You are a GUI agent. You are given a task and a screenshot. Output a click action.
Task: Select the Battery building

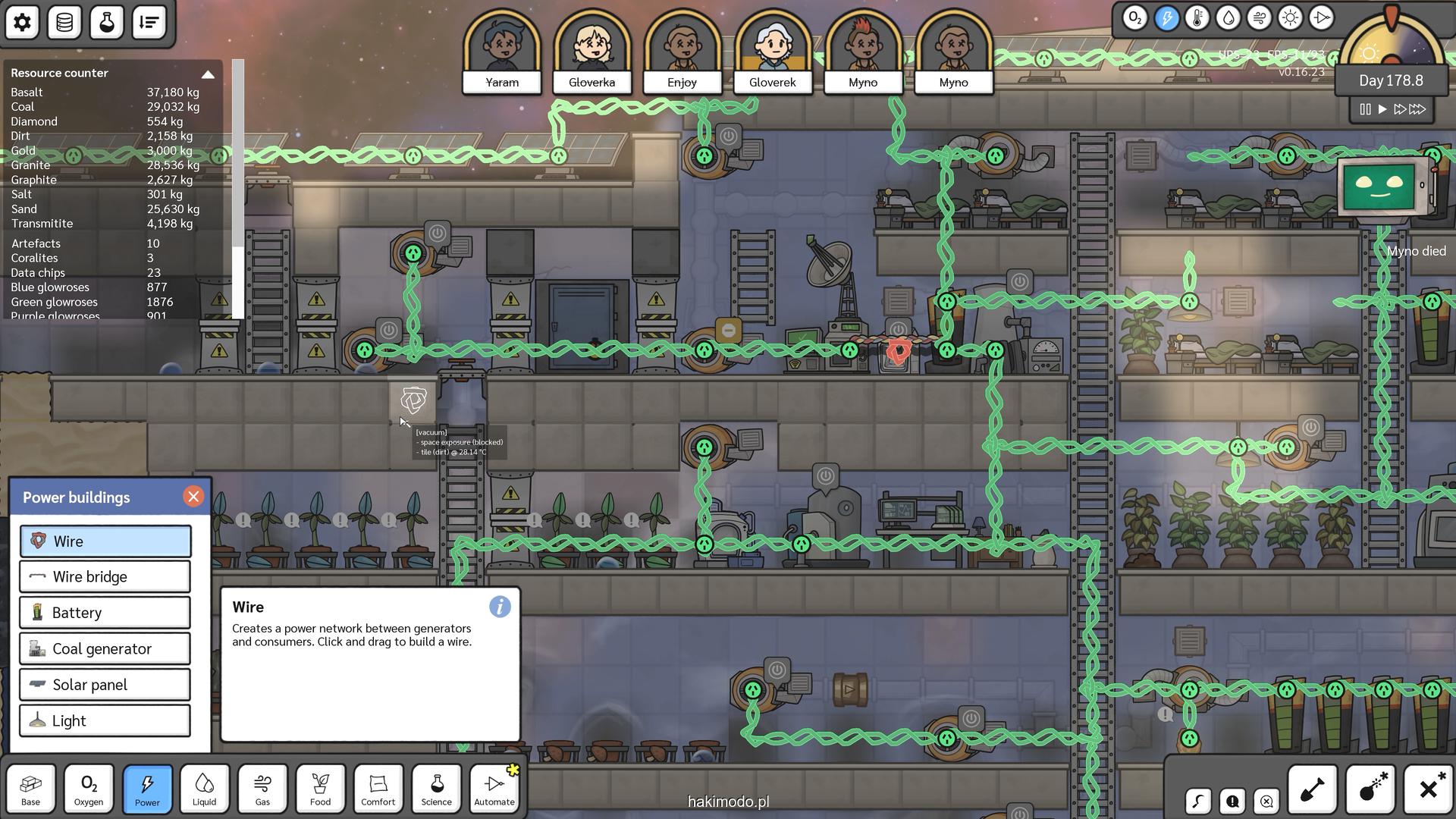pyautogui.click(x=105, y=613)
